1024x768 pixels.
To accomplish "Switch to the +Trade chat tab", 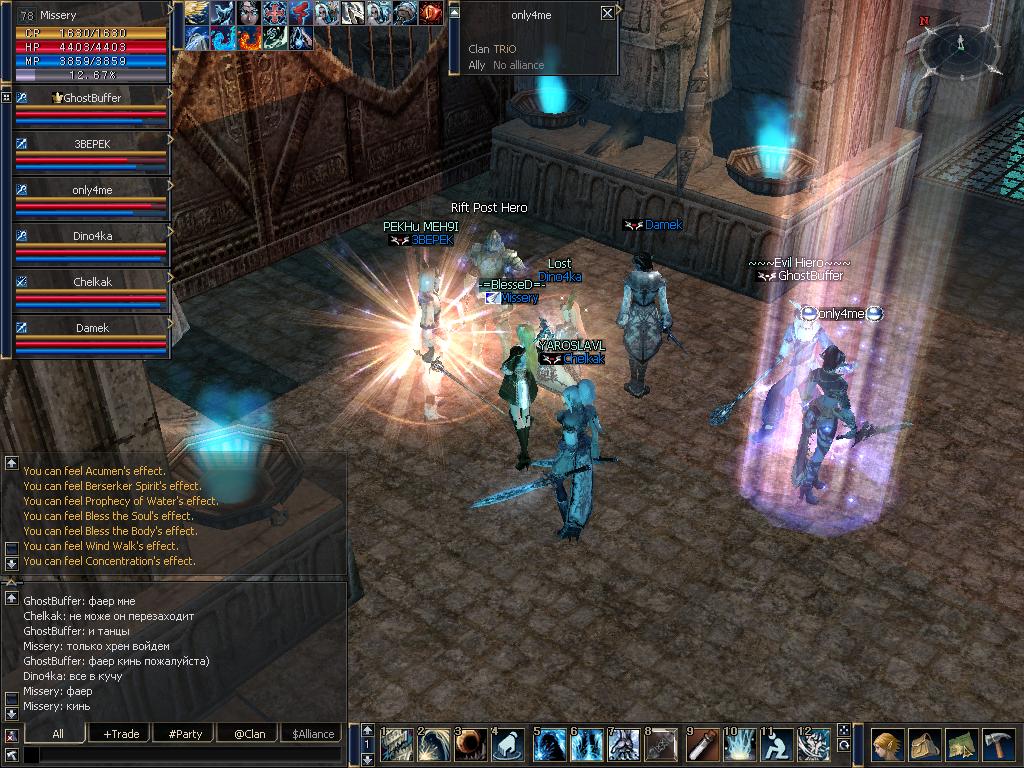I will (121, 734).
